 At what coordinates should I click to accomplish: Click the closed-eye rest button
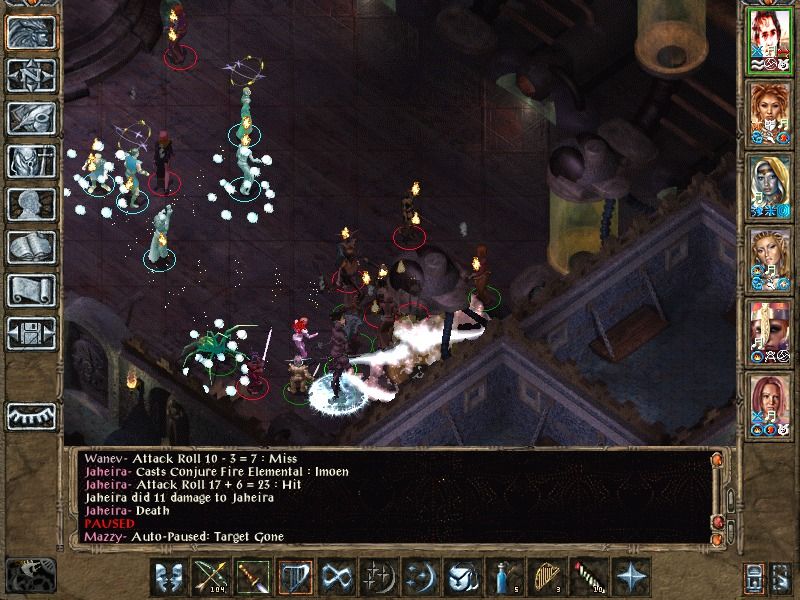(x=31, y=415)
